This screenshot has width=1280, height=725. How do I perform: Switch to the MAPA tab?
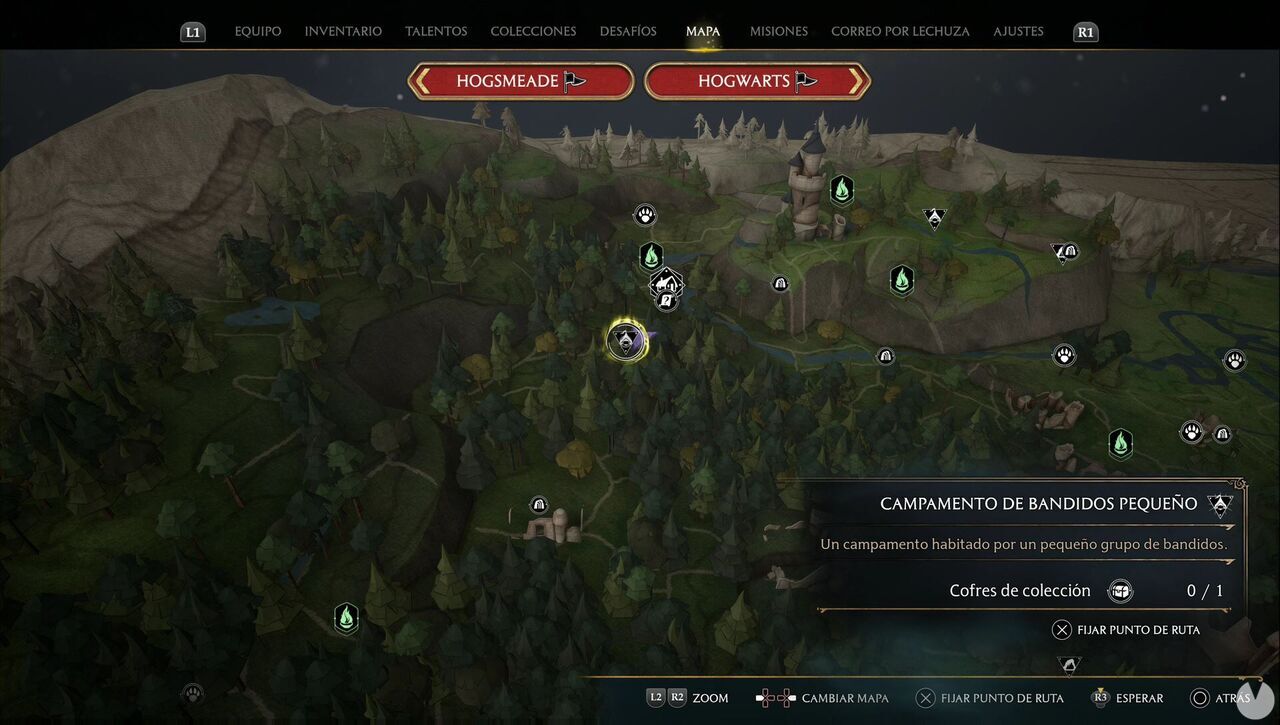(x=702, y=31)
